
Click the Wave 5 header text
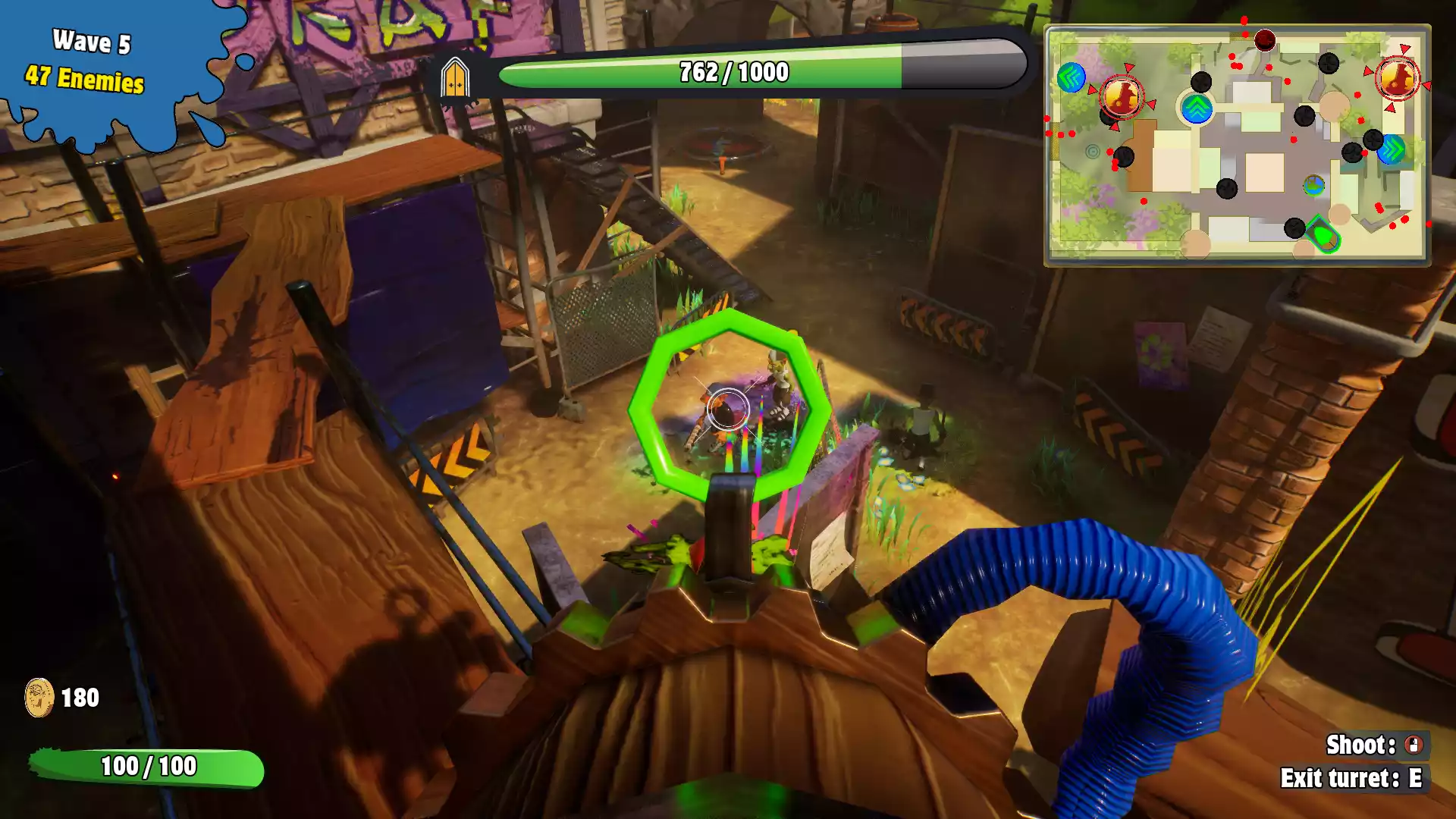pos(91,43)
